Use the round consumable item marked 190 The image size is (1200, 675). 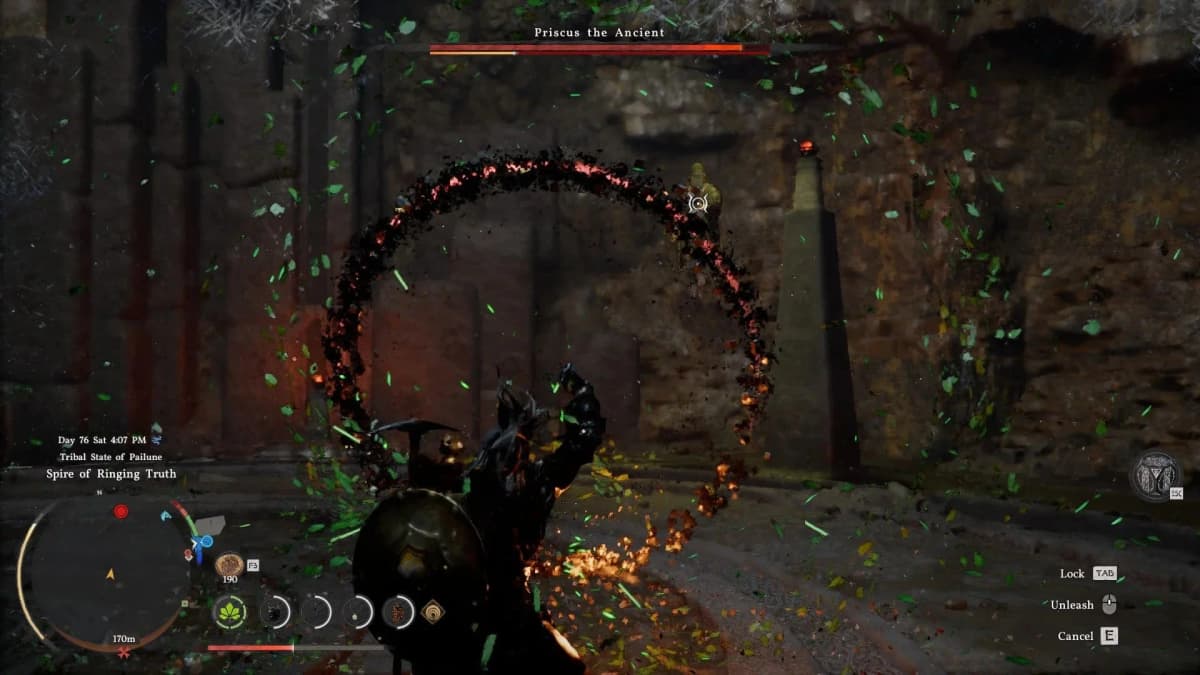[229, 564]
